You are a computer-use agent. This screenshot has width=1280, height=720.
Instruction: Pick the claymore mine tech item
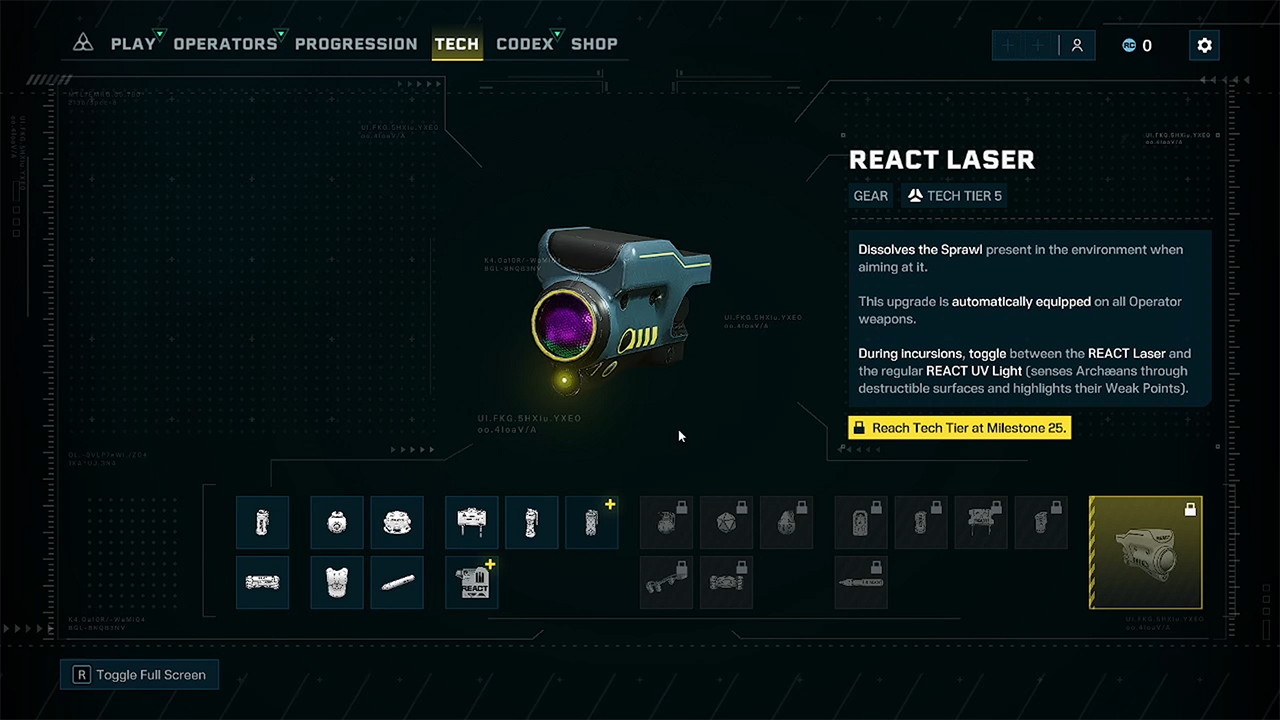point(471,522)
